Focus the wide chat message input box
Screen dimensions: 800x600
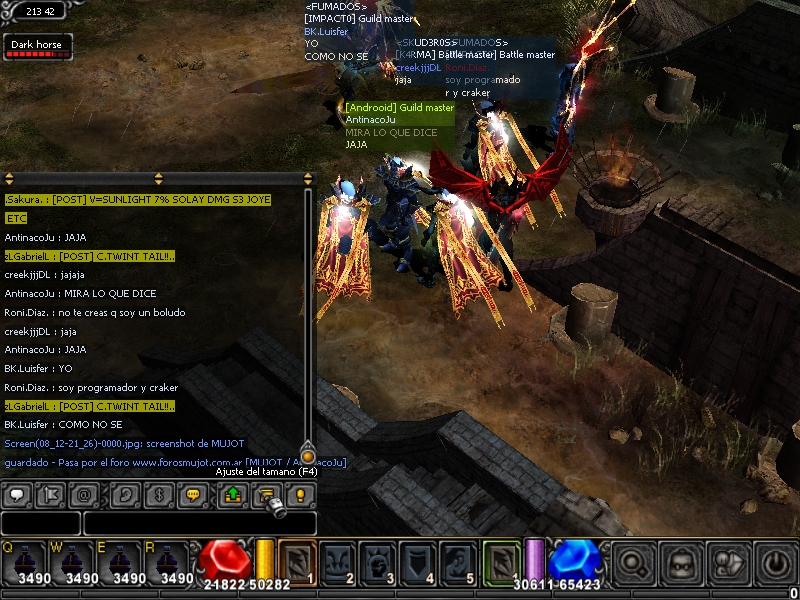199,523
